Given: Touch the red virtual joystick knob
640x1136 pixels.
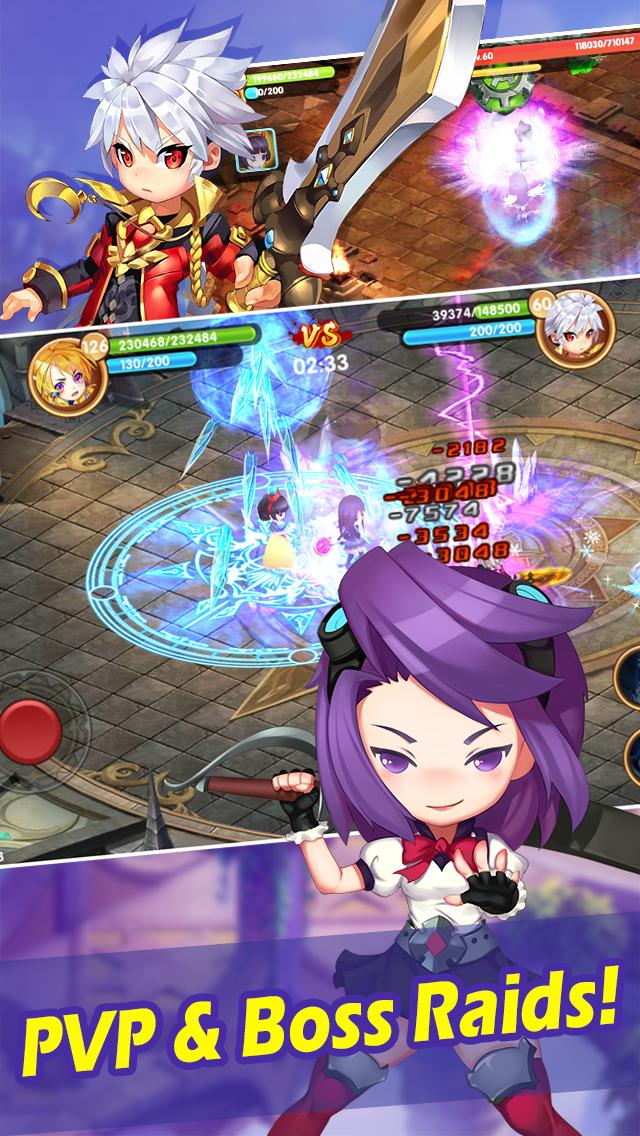Looking at the screenshot, I should (30, 733).
